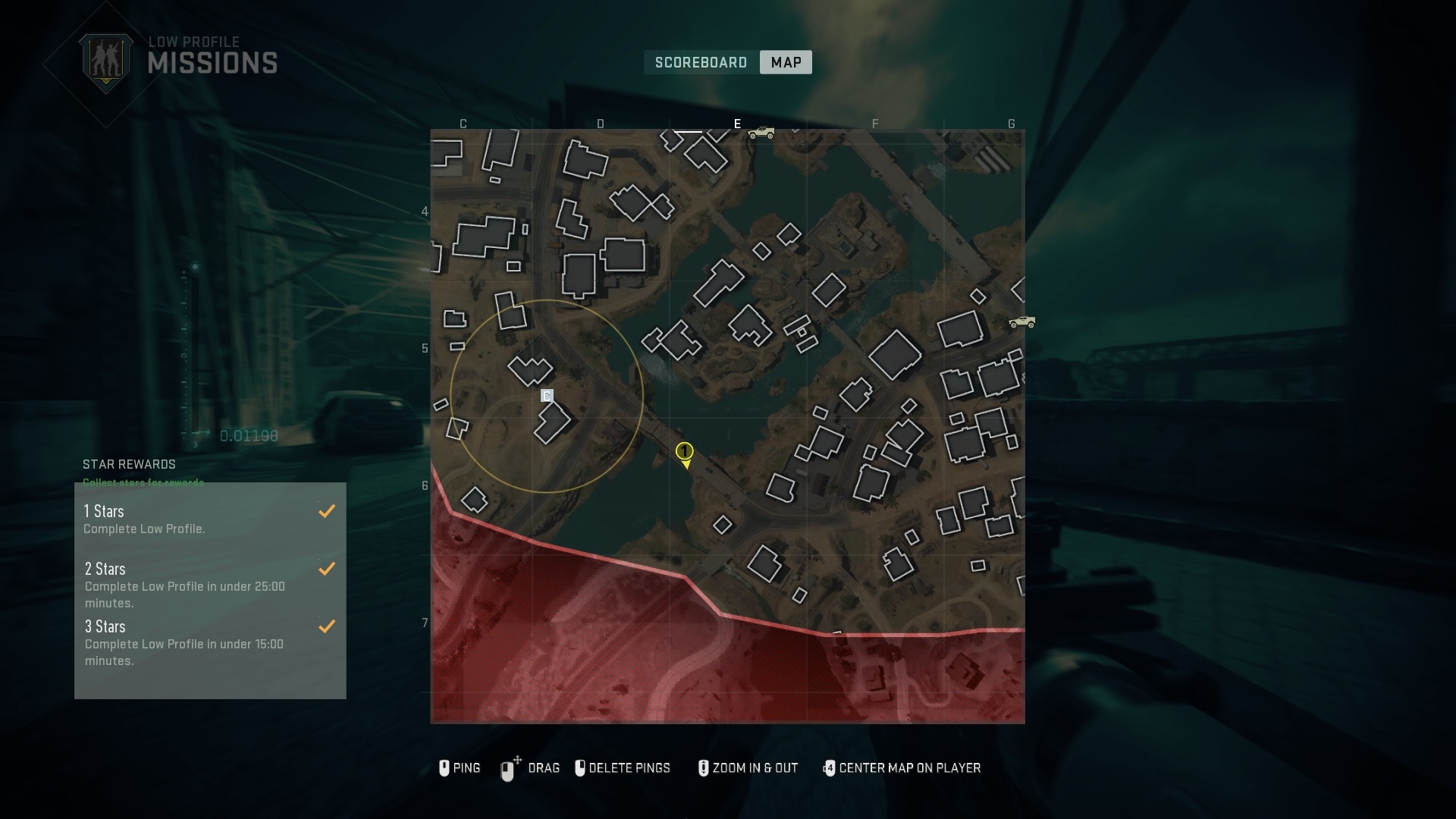The width and height of the screenshot is (1456, 819).
Task: Click the Drag mouse icon at the bottom
Action: click(507, 768)
